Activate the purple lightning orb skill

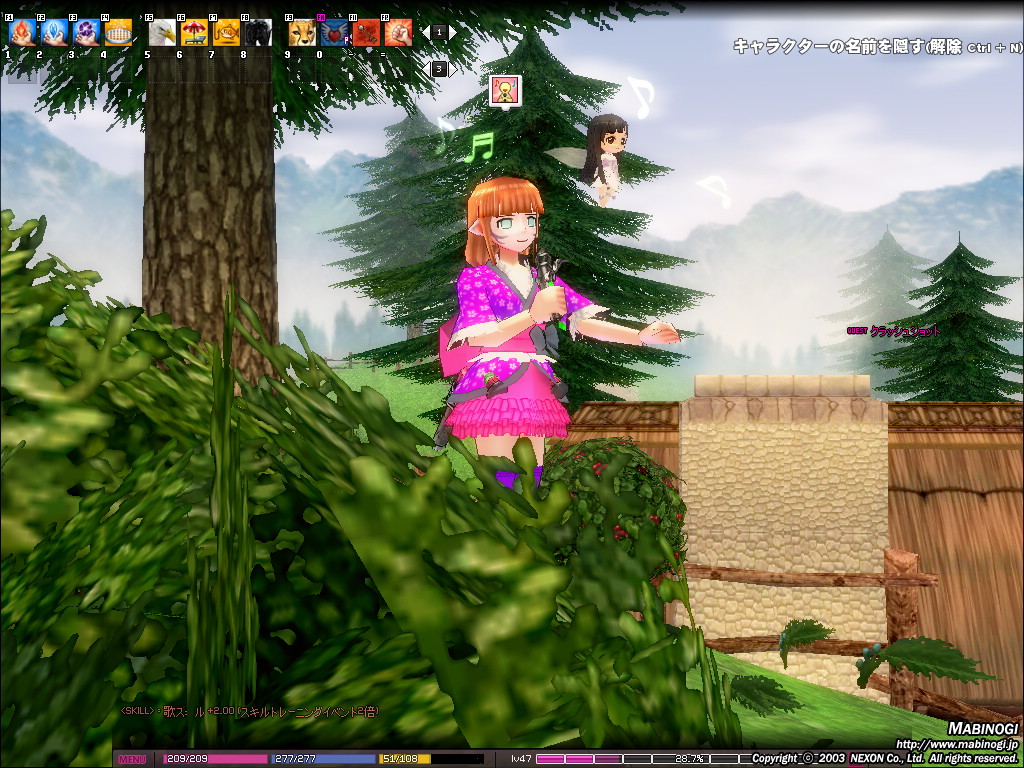point(86,33)
